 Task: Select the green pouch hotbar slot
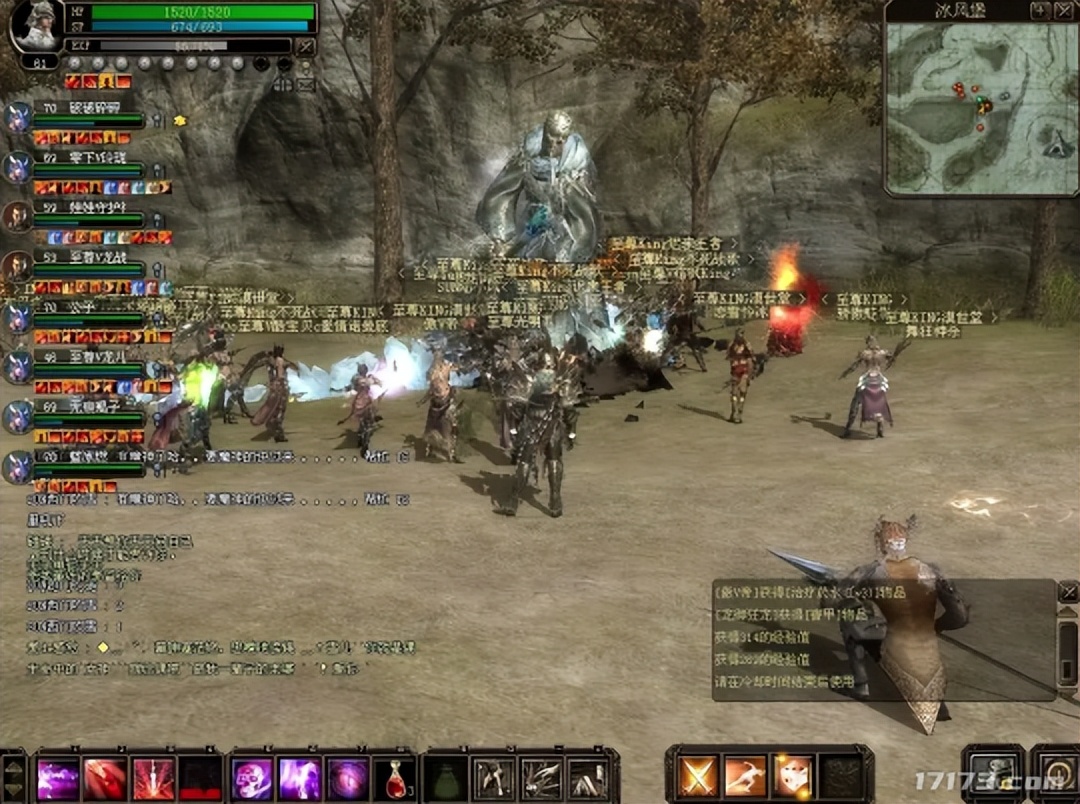pyautogui.click(x=445, y=778)
